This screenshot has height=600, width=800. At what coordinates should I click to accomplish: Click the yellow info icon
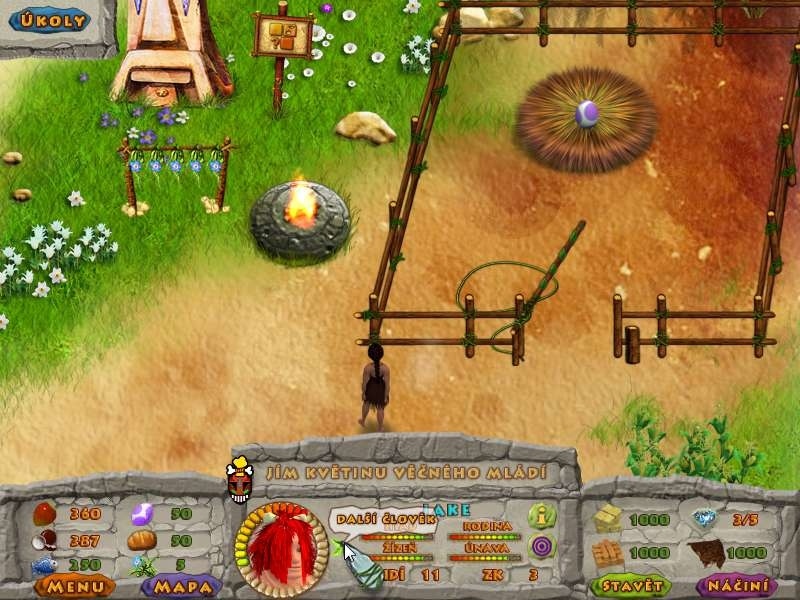542,516
